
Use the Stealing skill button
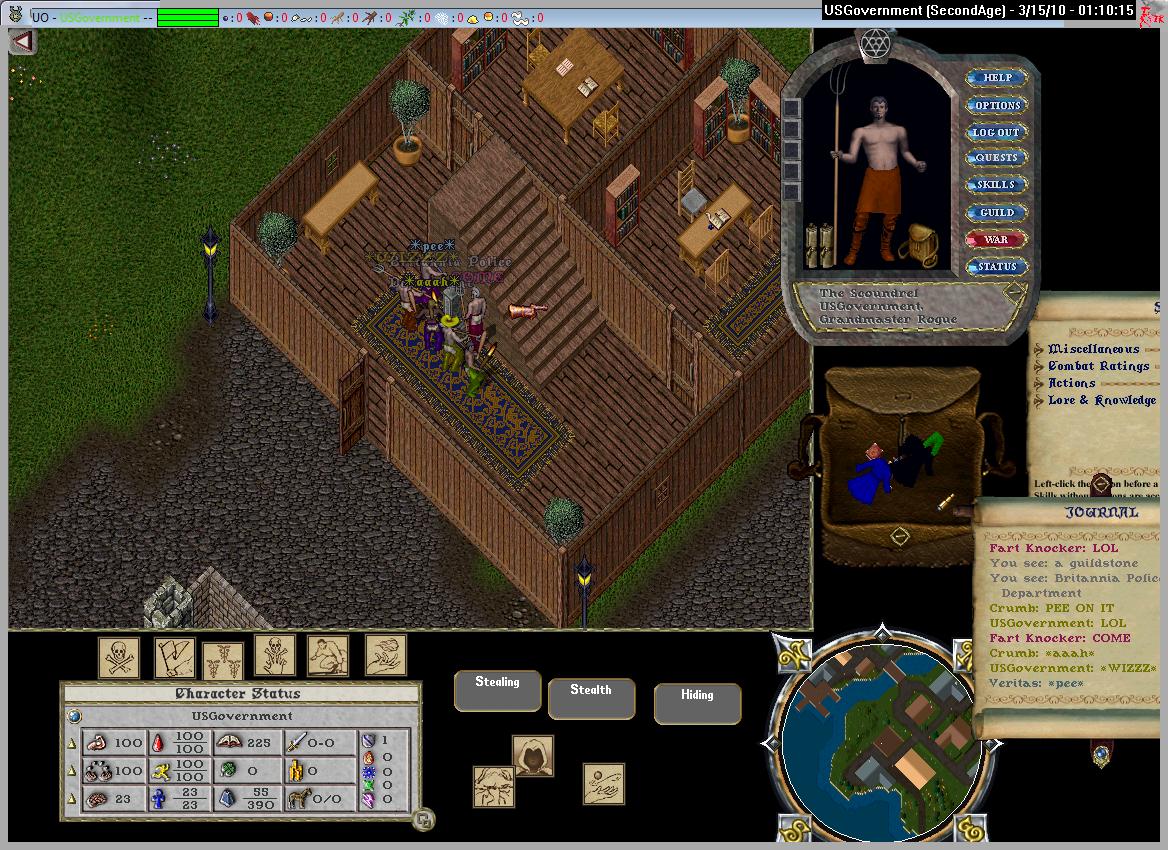coord(497,690)
